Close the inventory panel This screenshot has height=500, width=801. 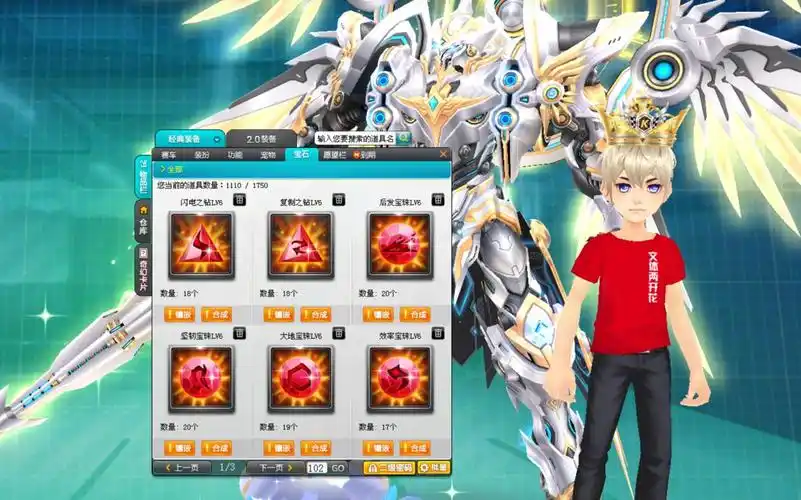coord(444,155)
